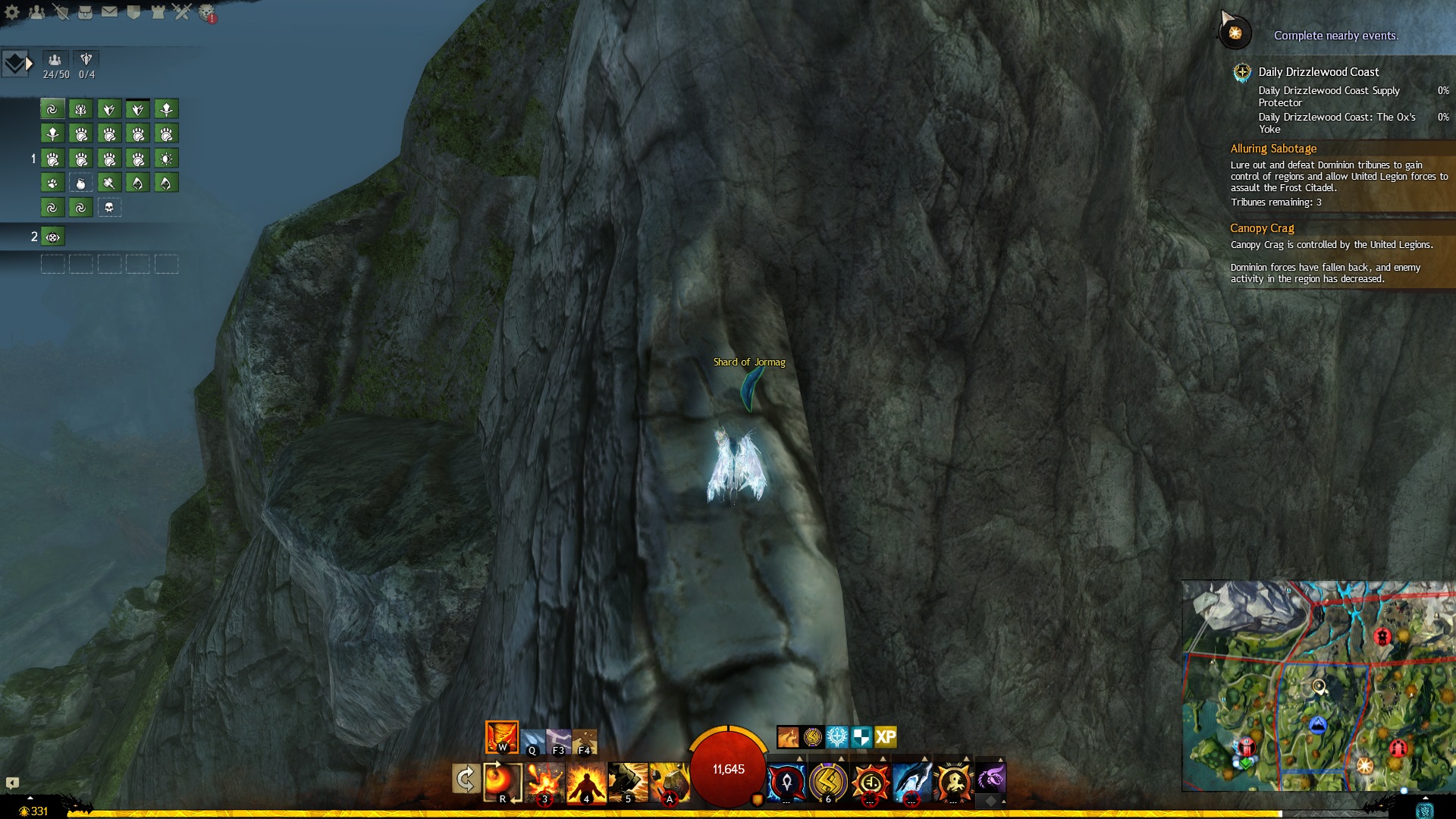Open the Black Lion Trading Post icon
Screen dimensions: 1456x819
click(x=206, y=13)
